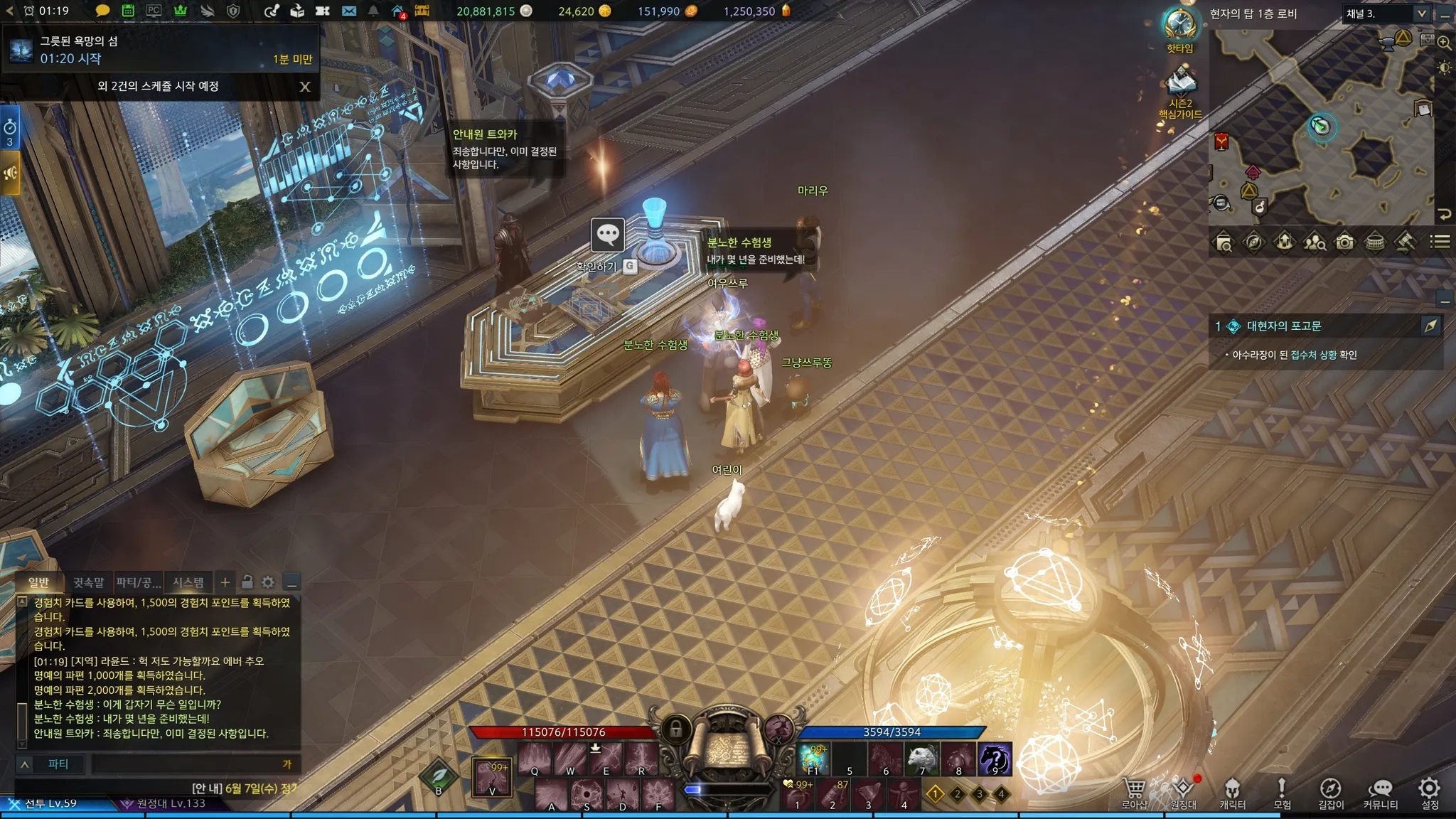Open the mail envelope icon in top bar

(x=348, y=11)
